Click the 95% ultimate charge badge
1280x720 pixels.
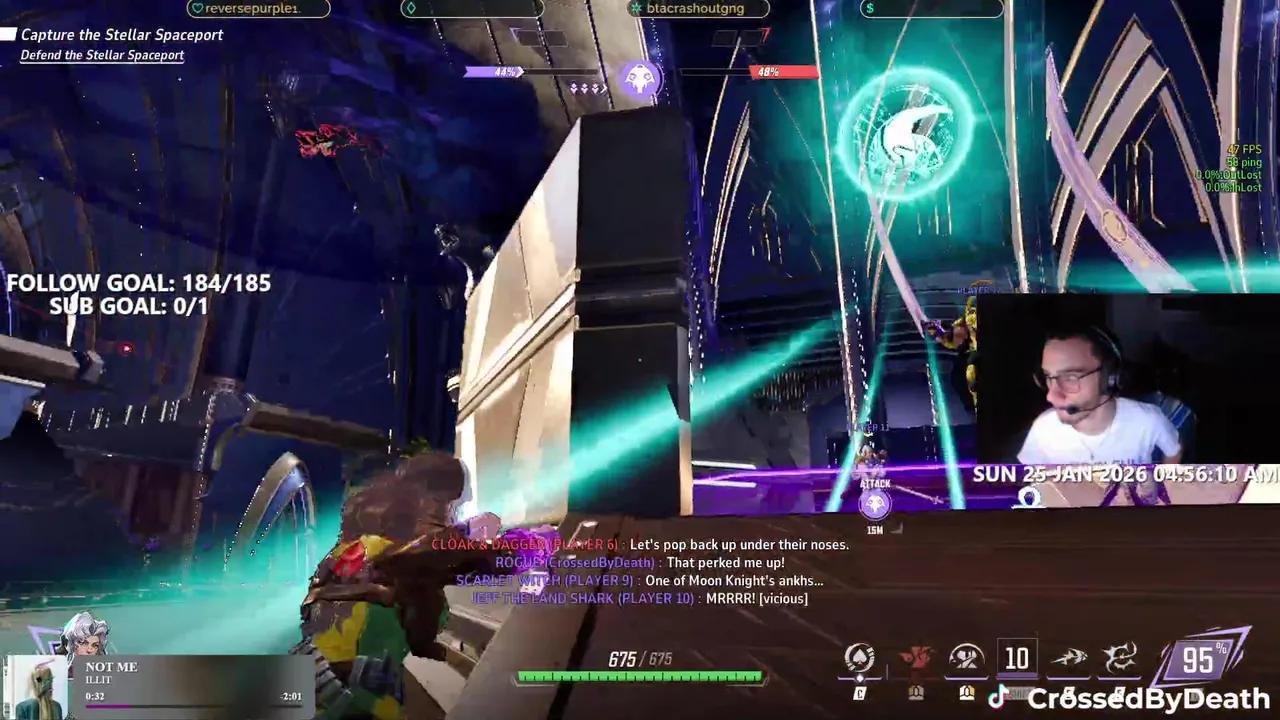click(1198, 659)
